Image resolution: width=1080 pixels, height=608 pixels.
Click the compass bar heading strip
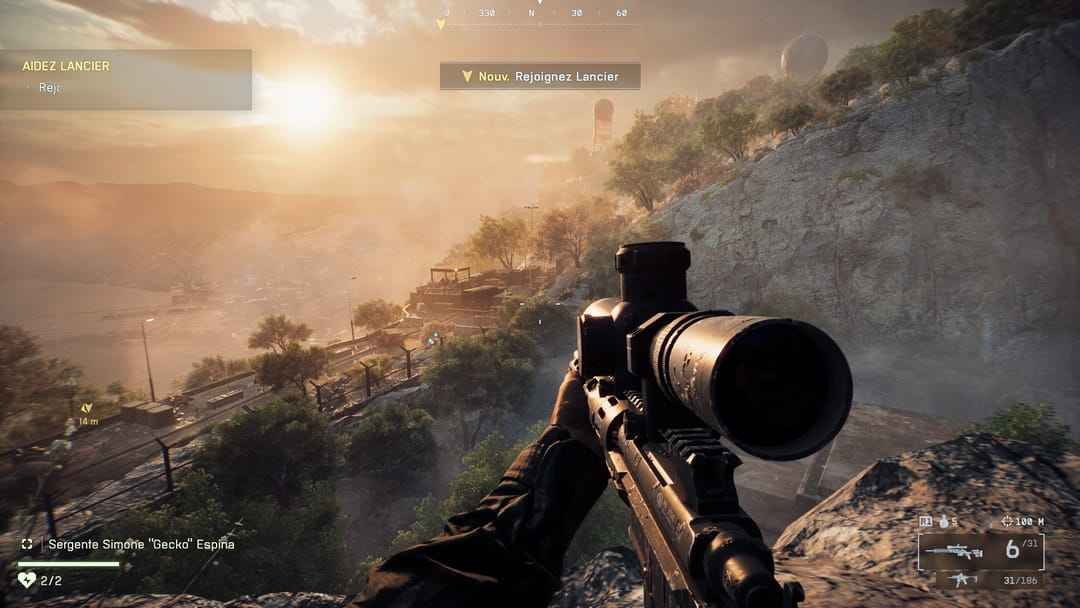pos(540,14)
